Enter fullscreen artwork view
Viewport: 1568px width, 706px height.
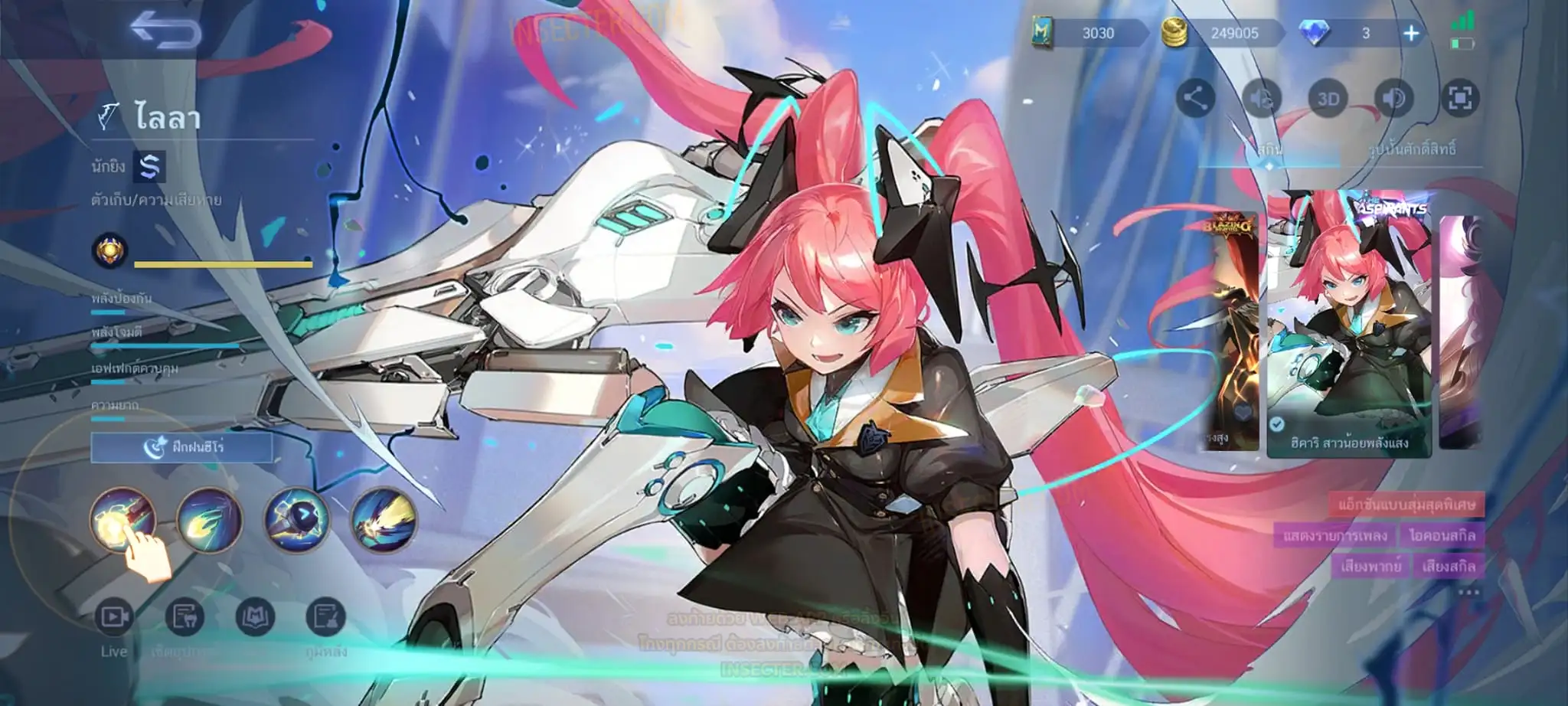1460,98
